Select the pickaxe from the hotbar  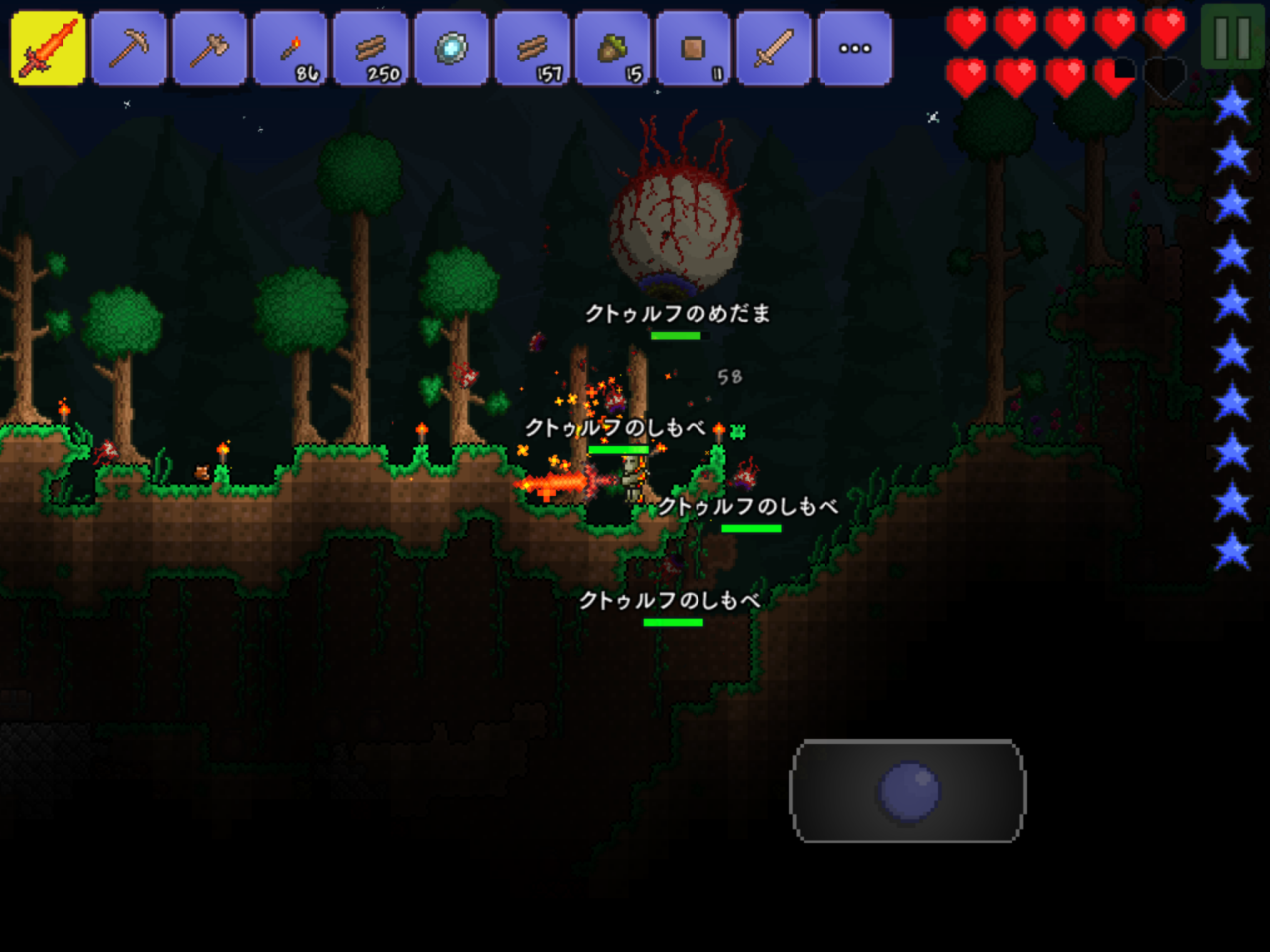click(x=127, y=46)
